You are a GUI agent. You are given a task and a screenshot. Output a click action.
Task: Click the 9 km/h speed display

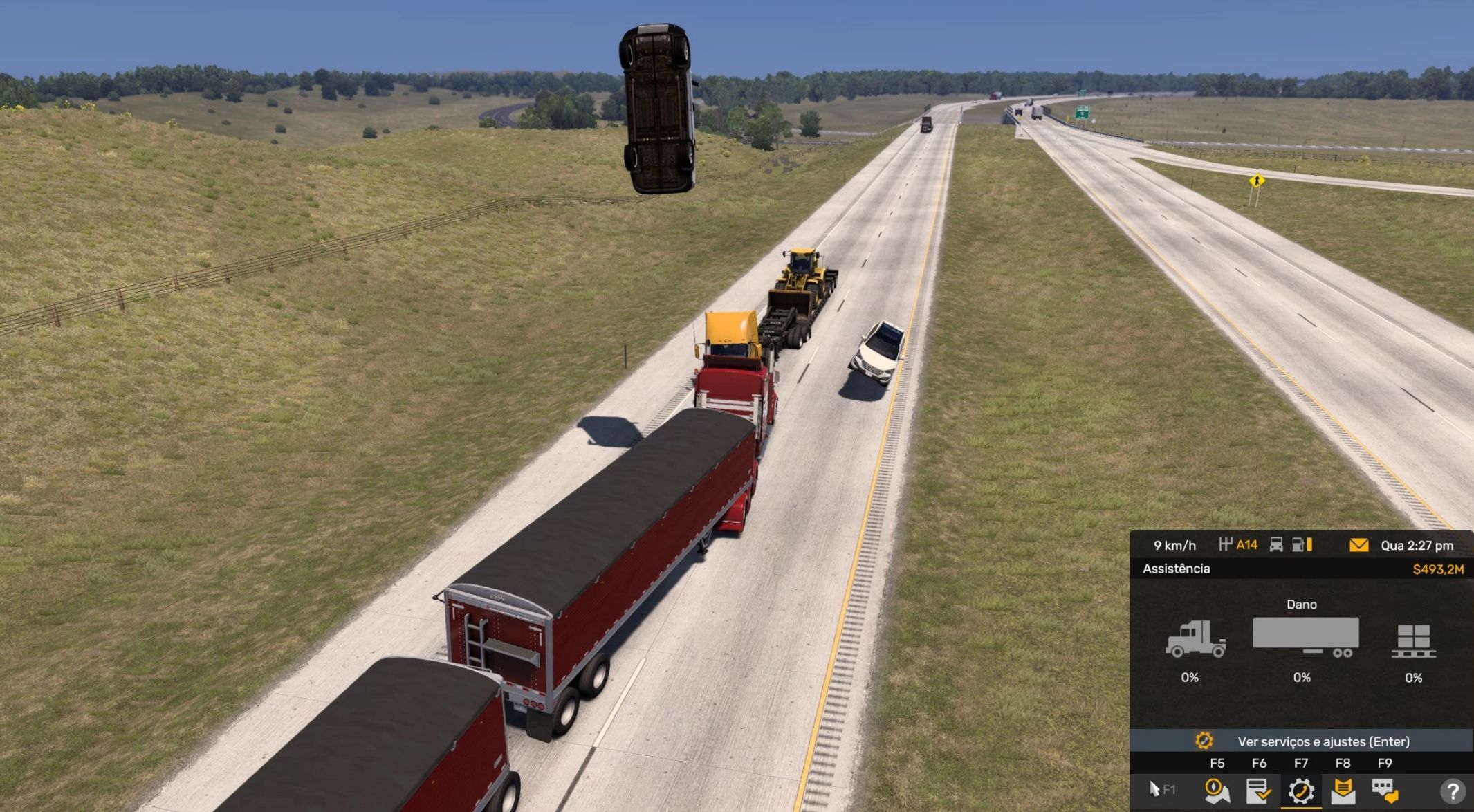tap(1175, 546)
